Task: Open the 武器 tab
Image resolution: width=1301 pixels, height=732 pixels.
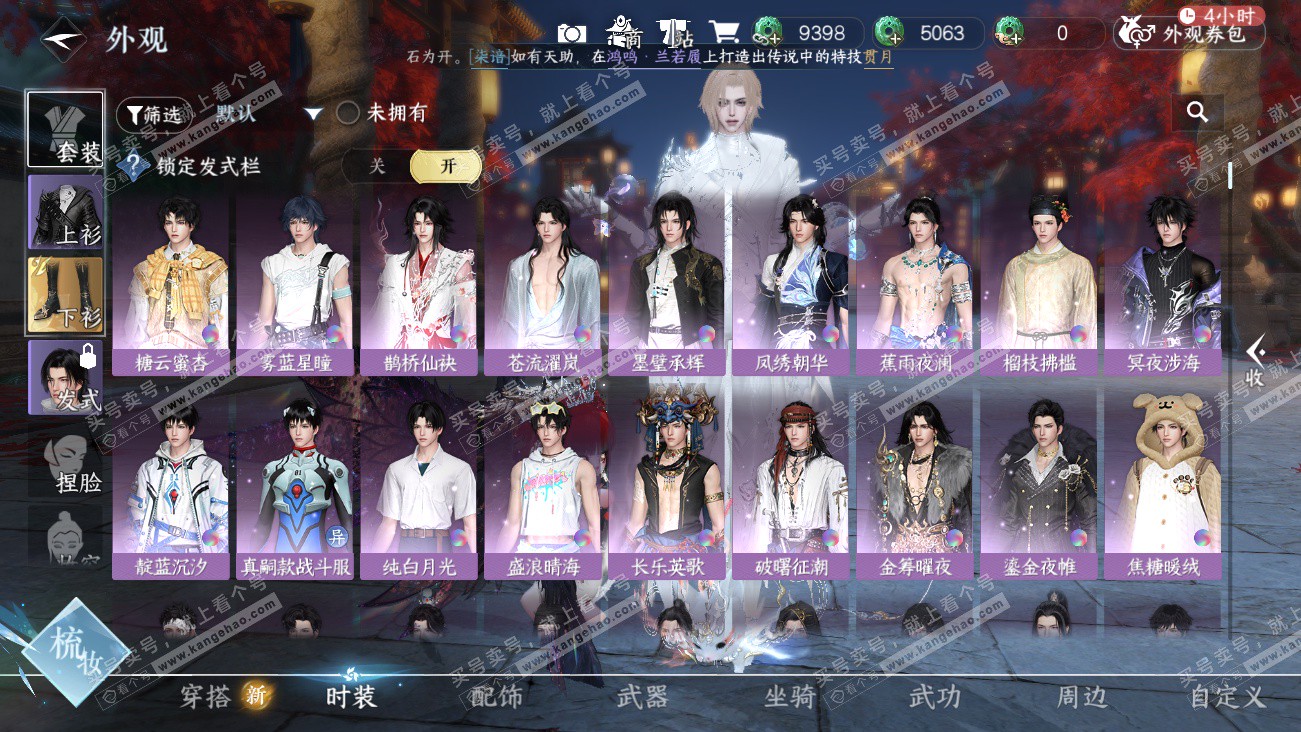Action: (x=641, y=697)
